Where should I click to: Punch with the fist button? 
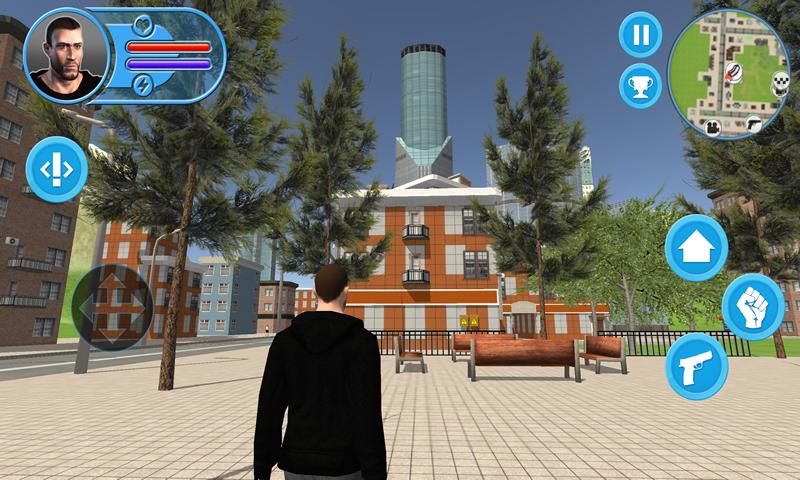click(752, 307)
